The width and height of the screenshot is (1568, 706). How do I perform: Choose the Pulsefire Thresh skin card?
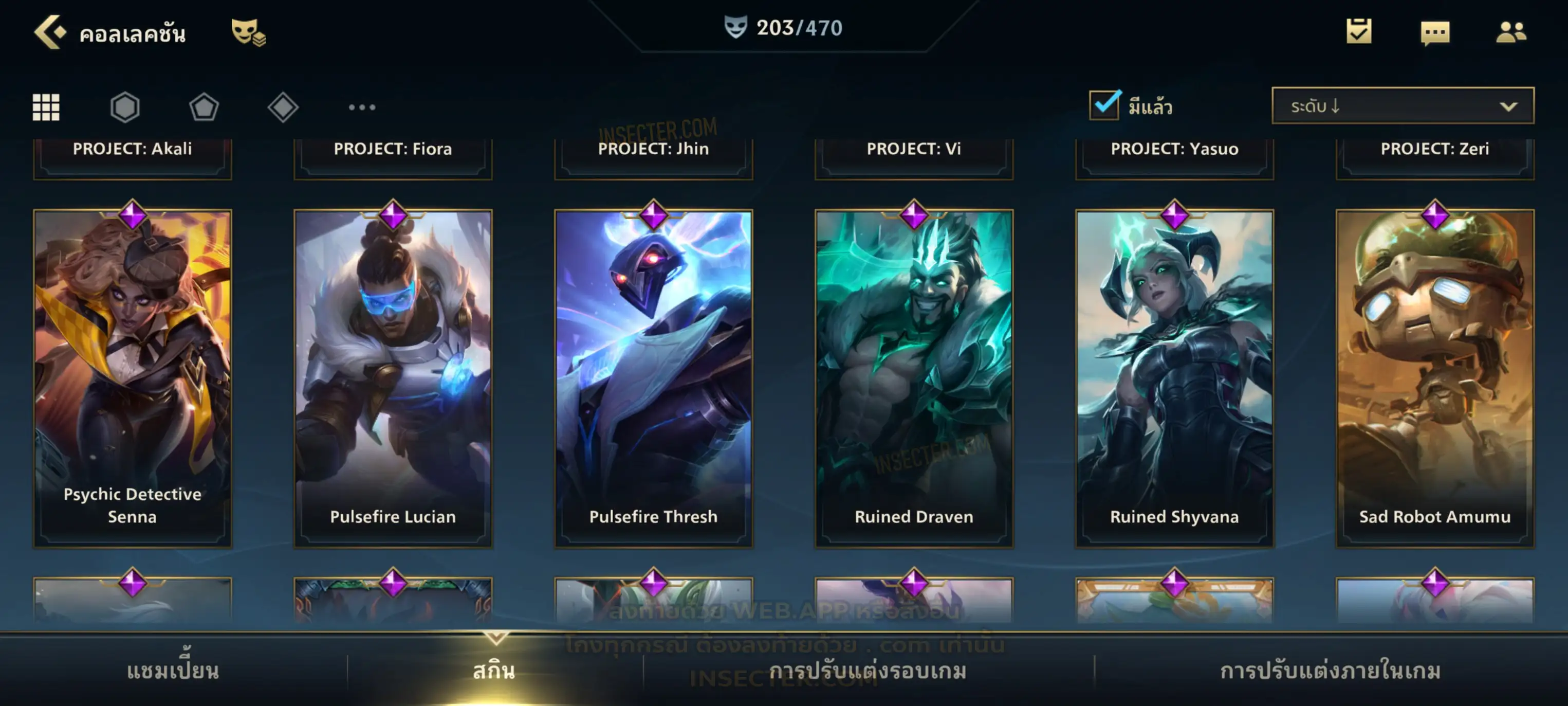point(654,377)
